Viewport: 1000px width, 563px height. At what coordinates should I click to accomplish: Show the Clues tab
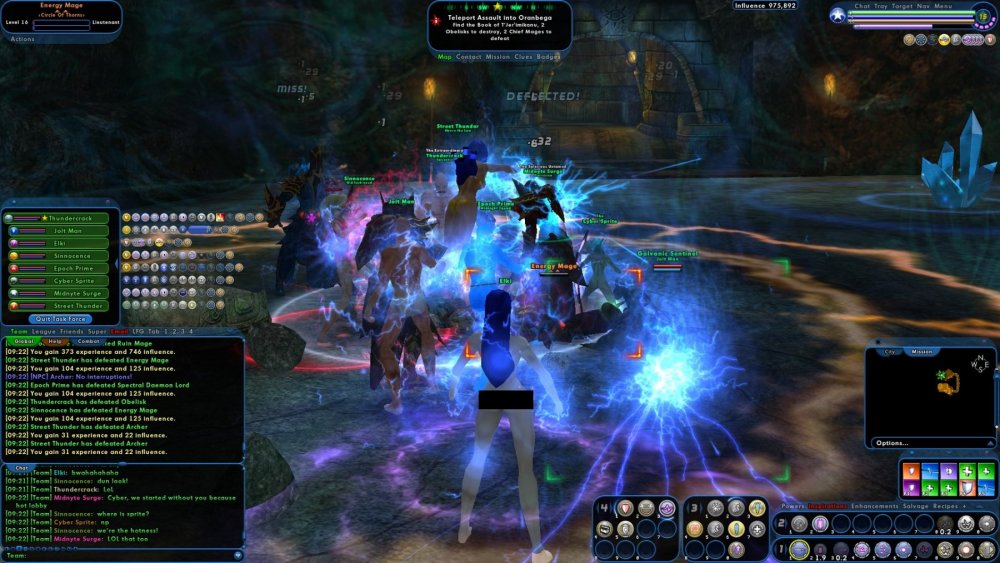click(x=523, y=57)
